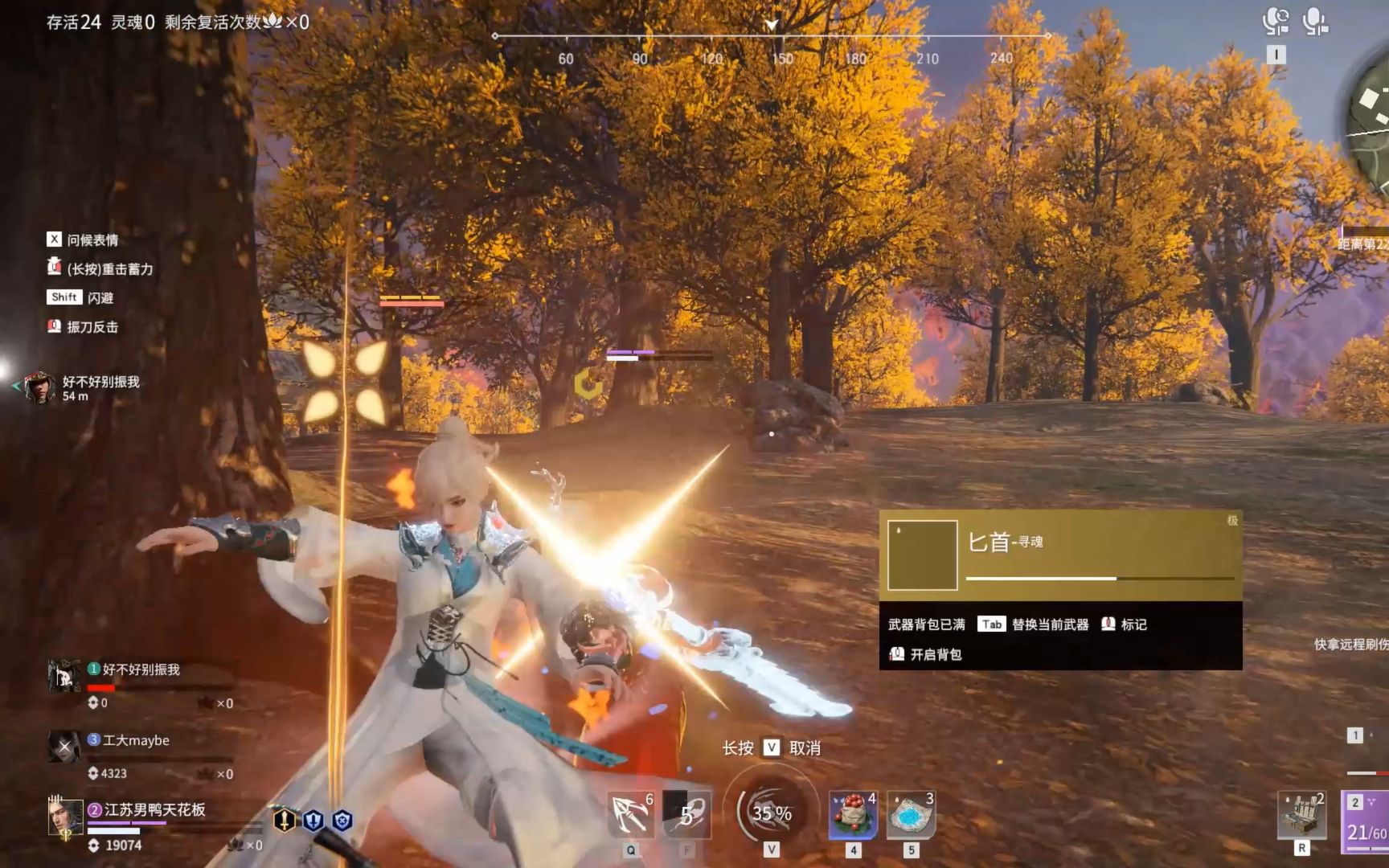Switch to the purple weapon slot 2

(x=1366, y=820)
